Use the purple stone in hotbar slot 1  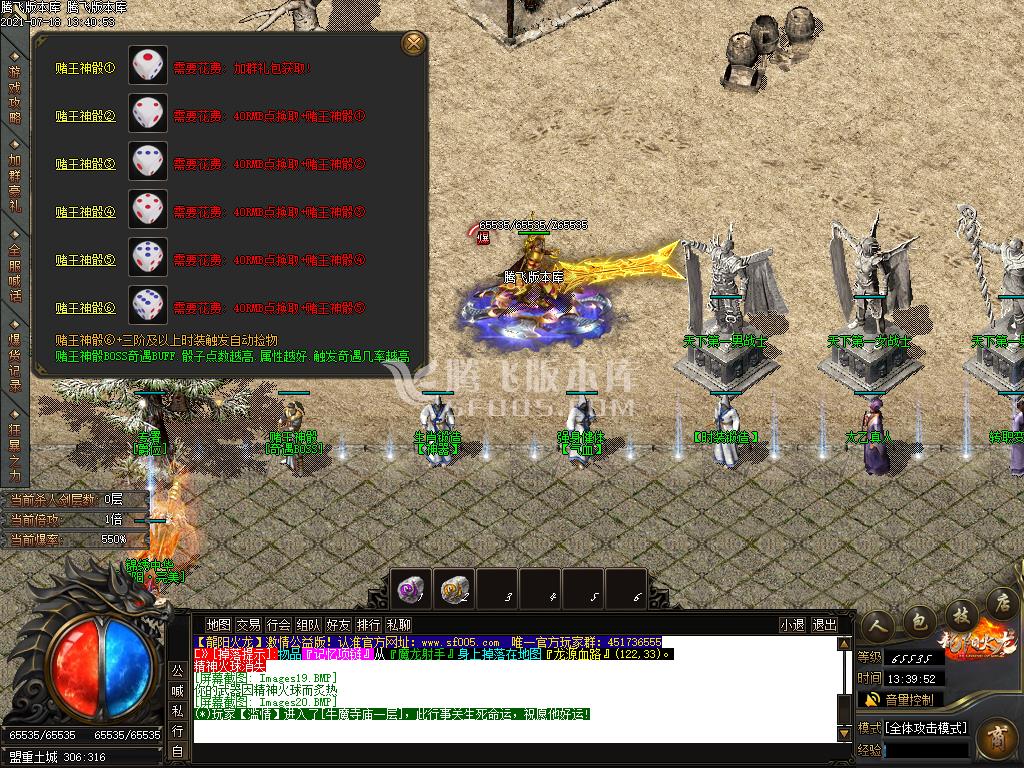pyautogui.click(x=411, y=589)
